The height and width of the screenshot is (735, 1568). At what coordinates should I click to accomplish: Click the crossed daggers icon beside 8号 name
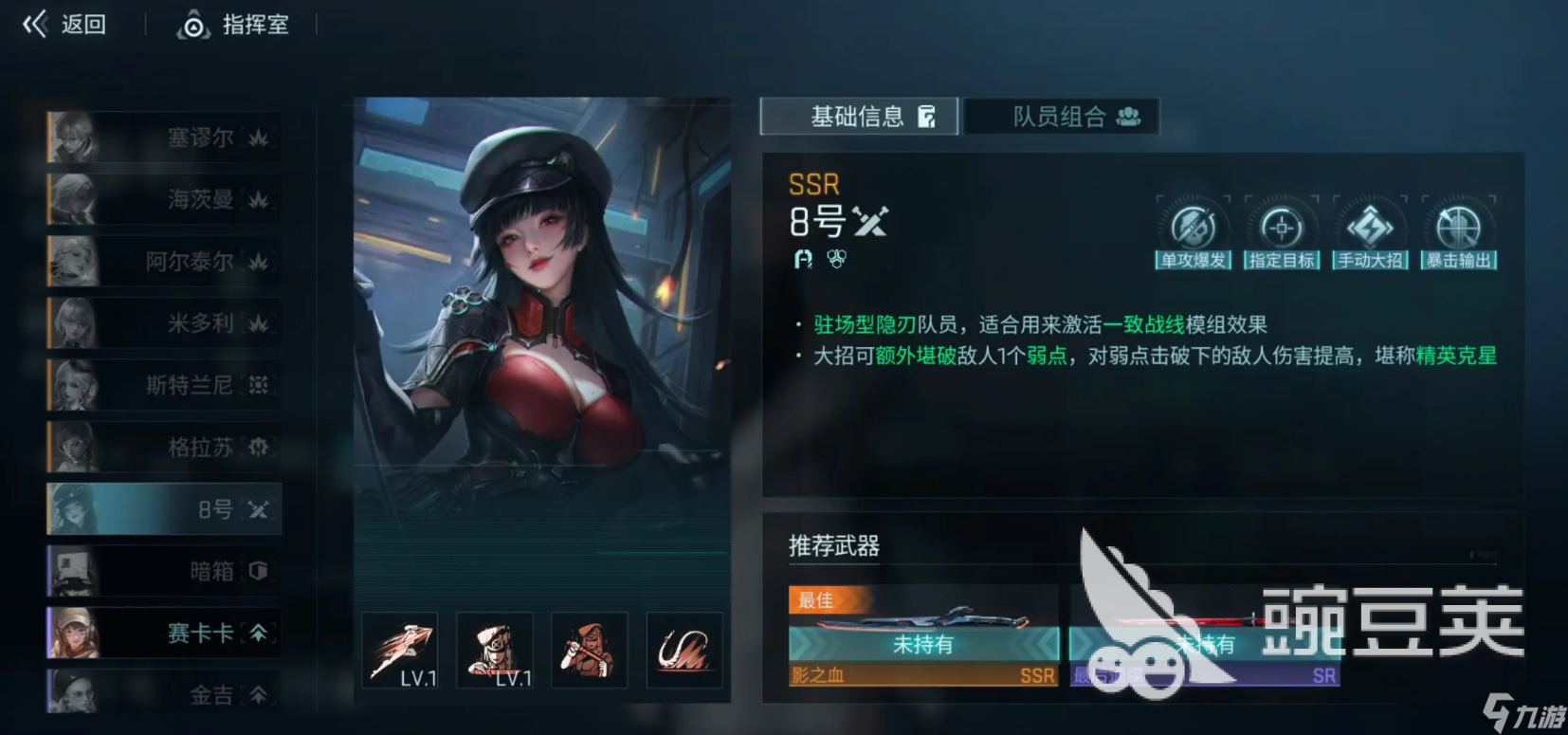click(870, 221)
